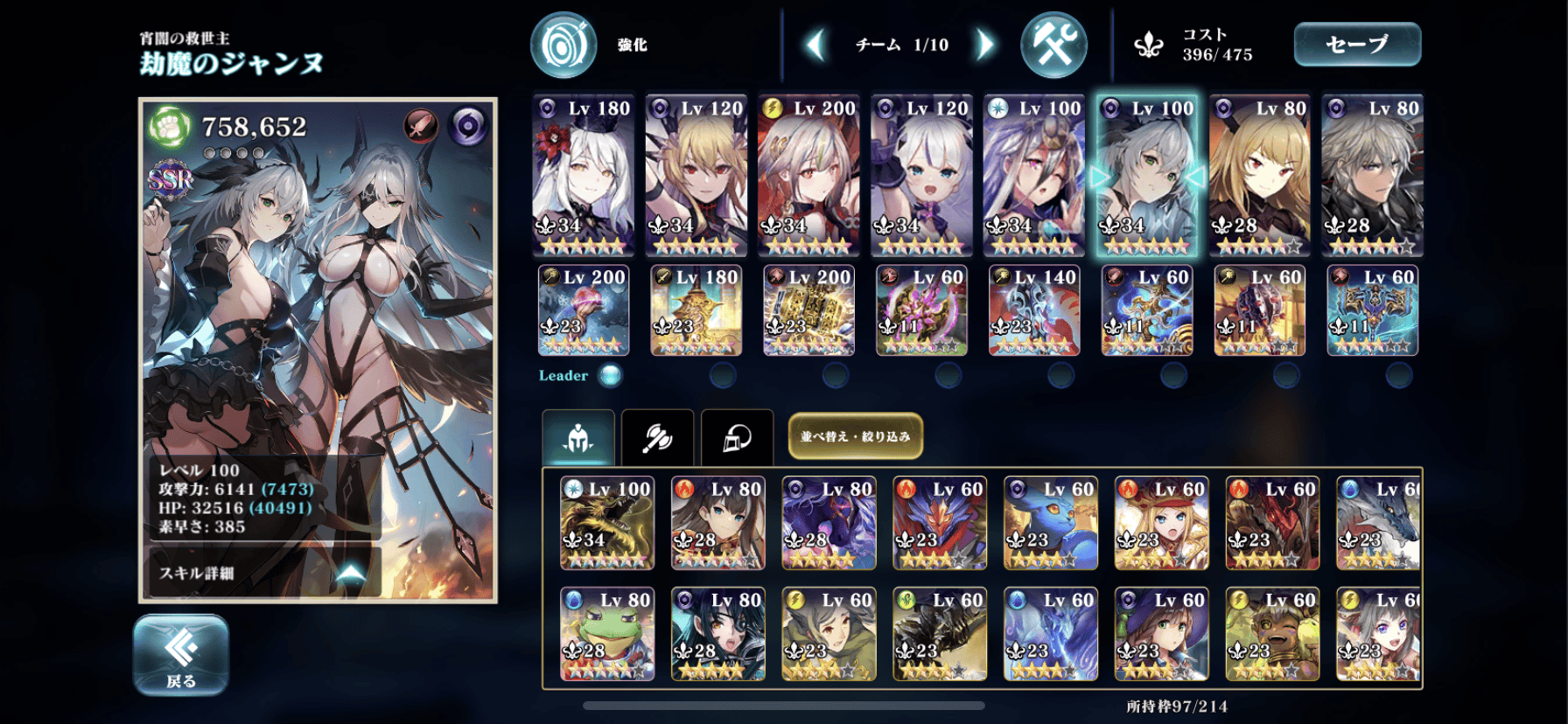Open the 強化 enhance target icon

click(x=563, y=45)
